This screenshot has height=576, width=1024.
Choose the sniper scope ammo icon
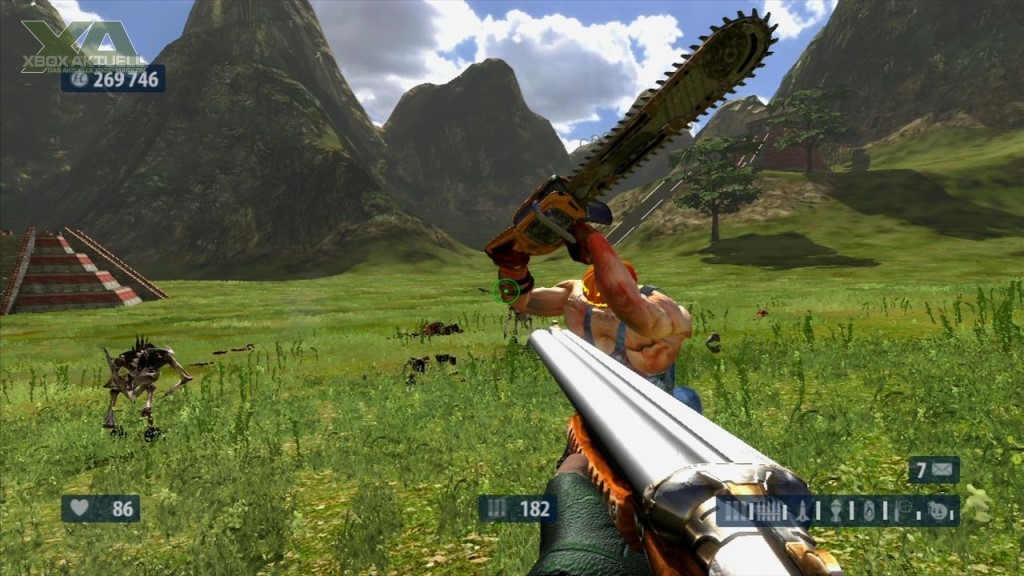point(903,507)
